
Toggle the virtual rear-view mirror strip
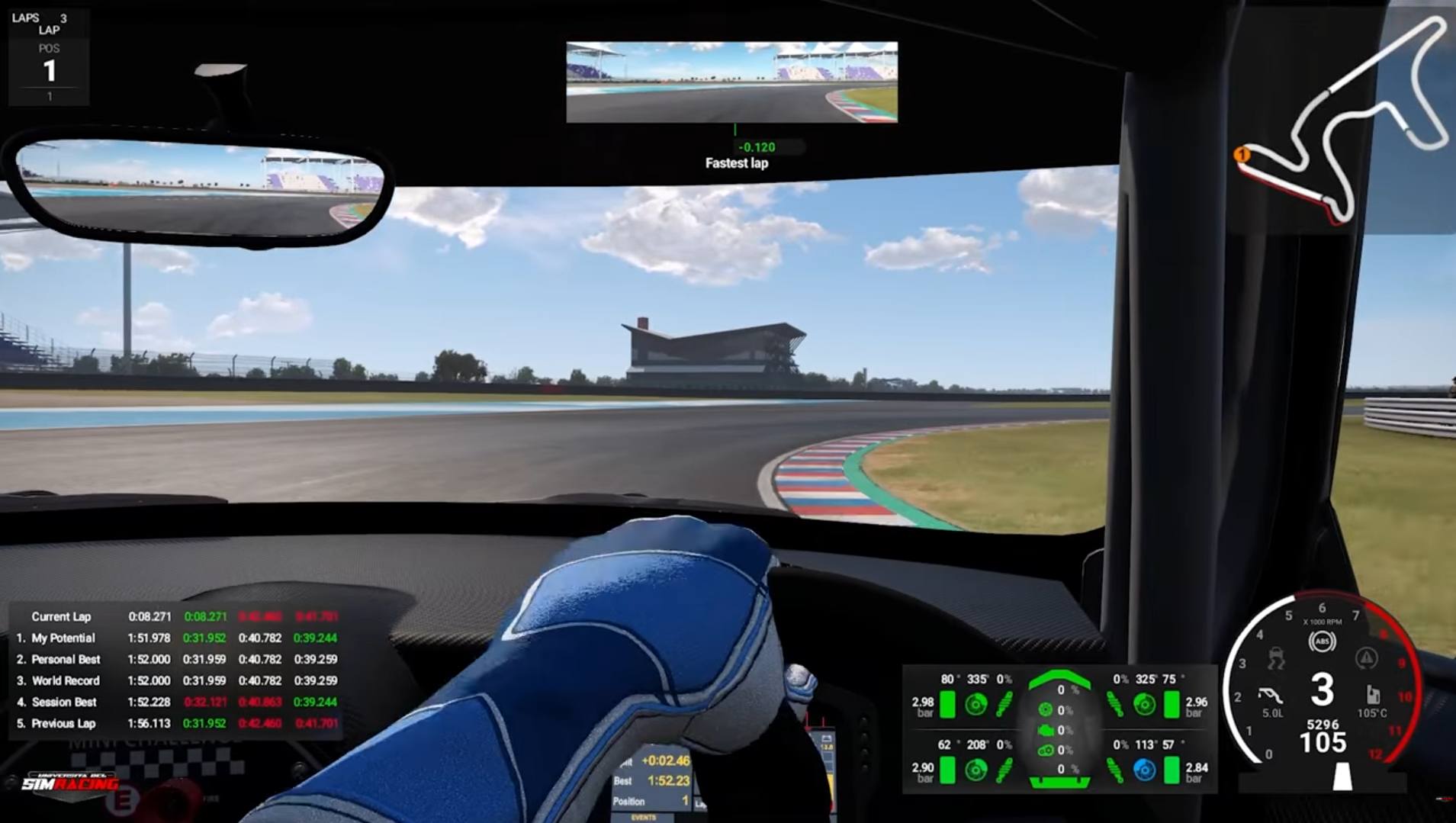tap(731, 82)
